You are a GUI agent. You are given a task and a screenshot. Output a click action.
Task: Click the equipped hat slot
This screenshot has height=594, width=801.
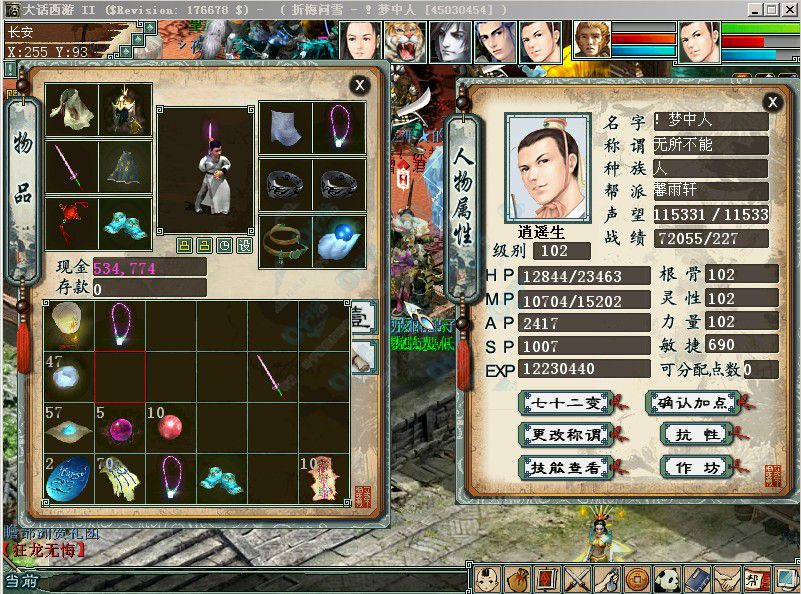[126, 110]
